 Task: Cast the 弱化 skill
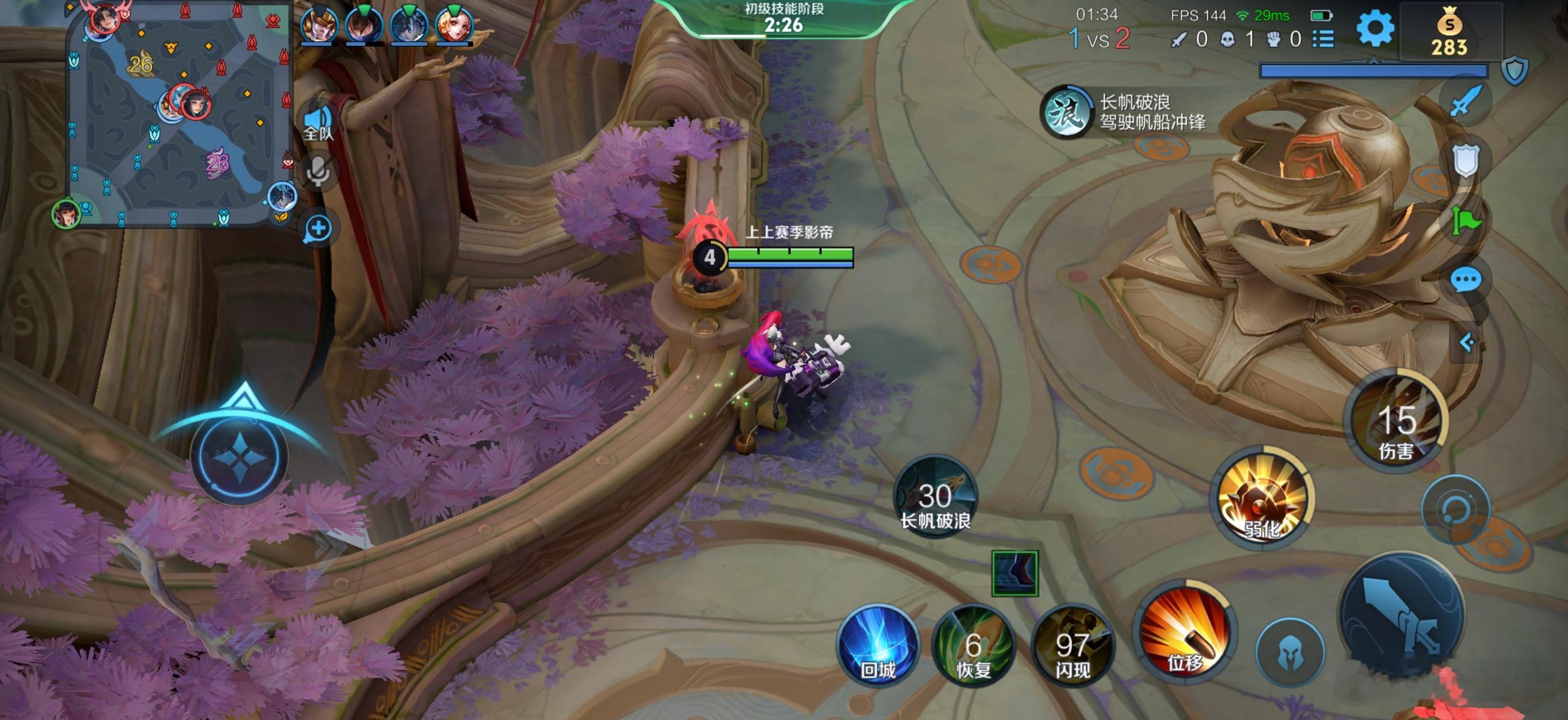click(x=1263, y=498)
